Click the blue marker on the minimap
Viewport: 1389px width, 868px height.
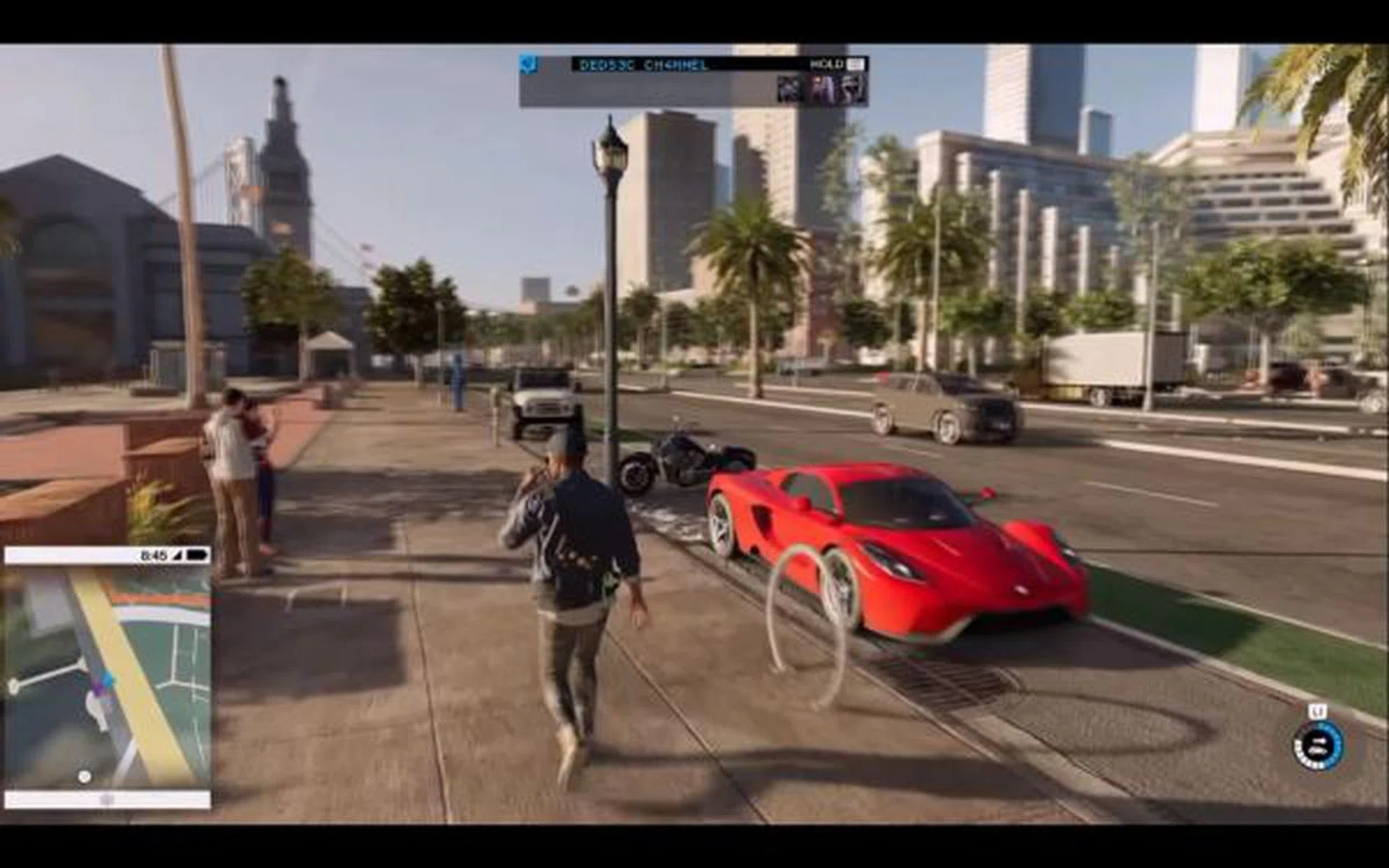tap(108, 680)
